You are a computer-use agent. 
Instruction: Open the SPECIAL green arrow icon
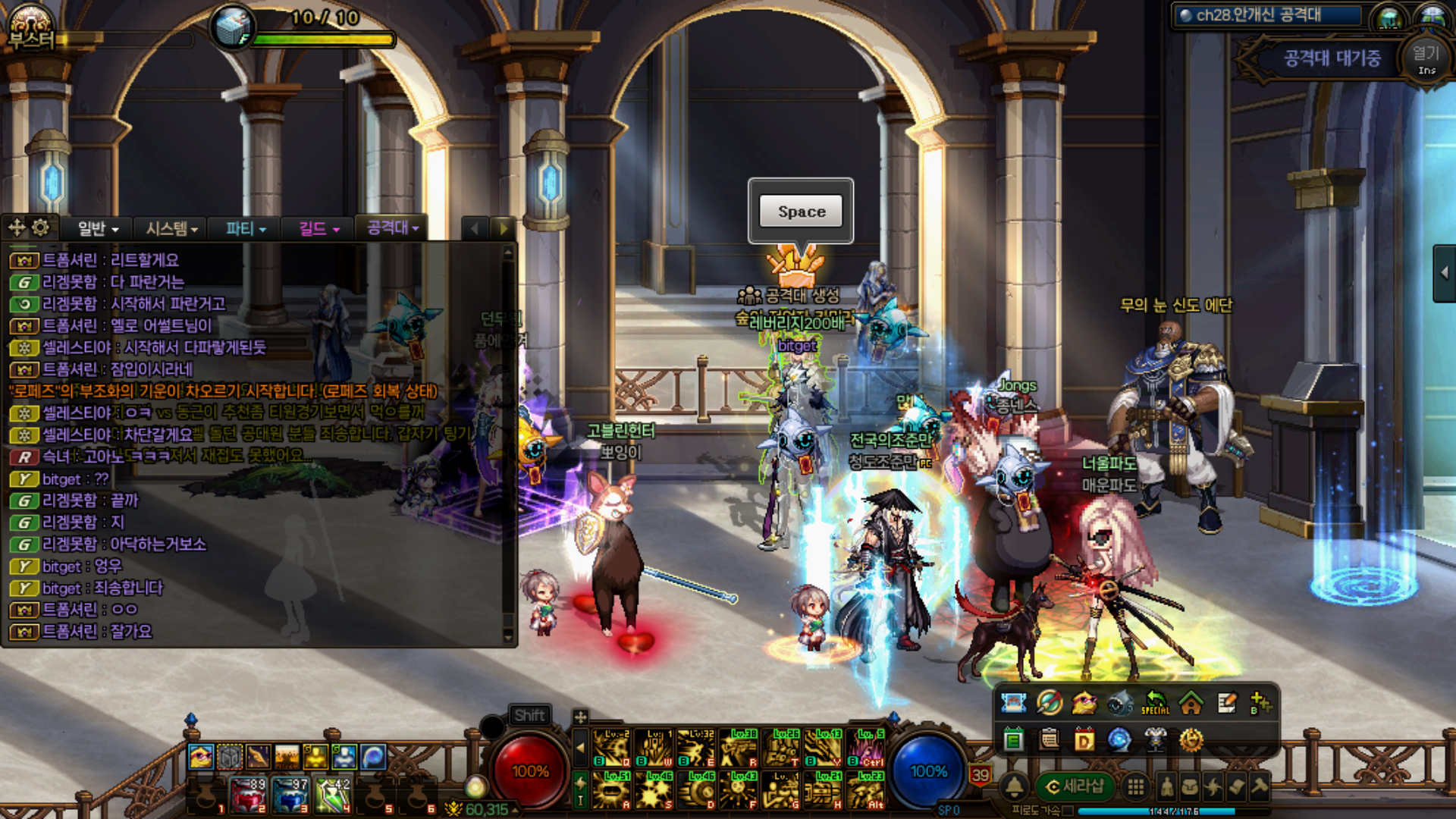1155,704
